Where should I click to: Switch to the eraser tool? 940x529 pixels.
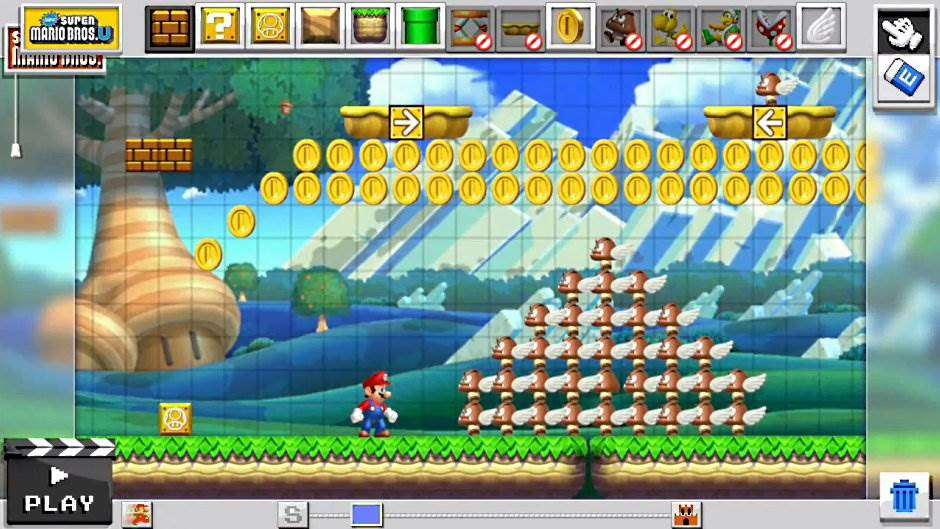point(903,79)
